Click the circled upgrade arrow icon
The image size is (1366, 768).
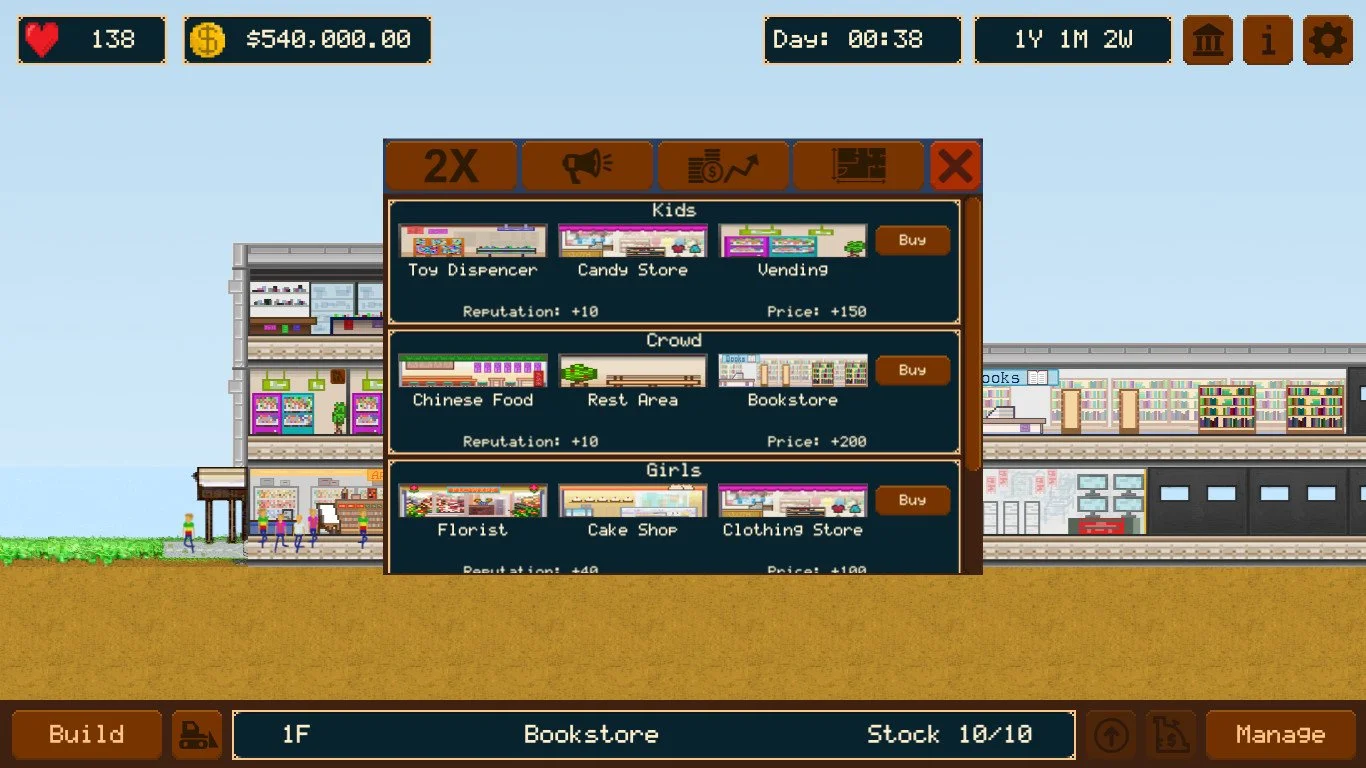click(x=1110, y=734)
